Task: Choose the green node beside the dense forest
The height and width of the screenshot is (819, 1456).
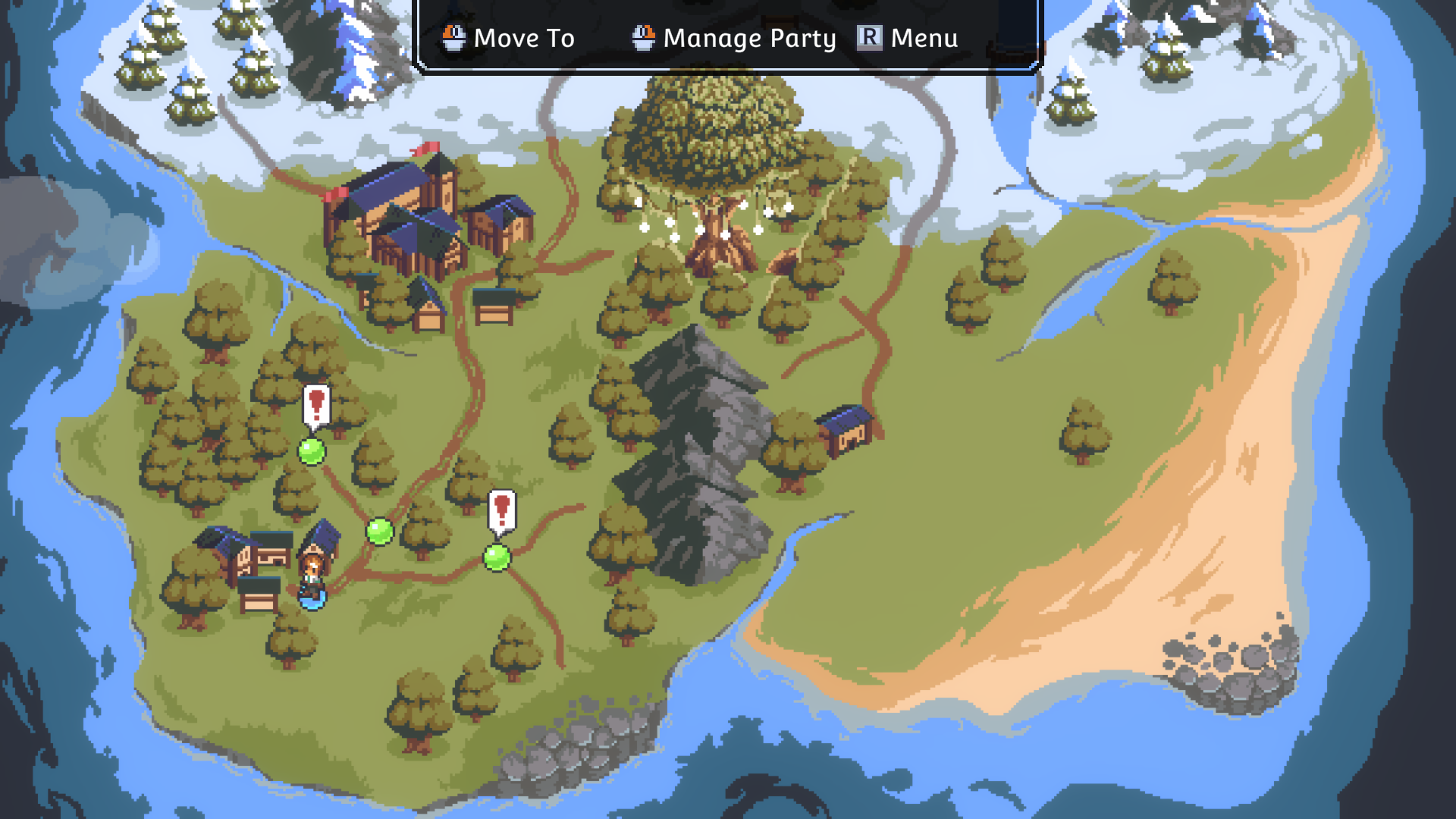Action: (312, 451)
